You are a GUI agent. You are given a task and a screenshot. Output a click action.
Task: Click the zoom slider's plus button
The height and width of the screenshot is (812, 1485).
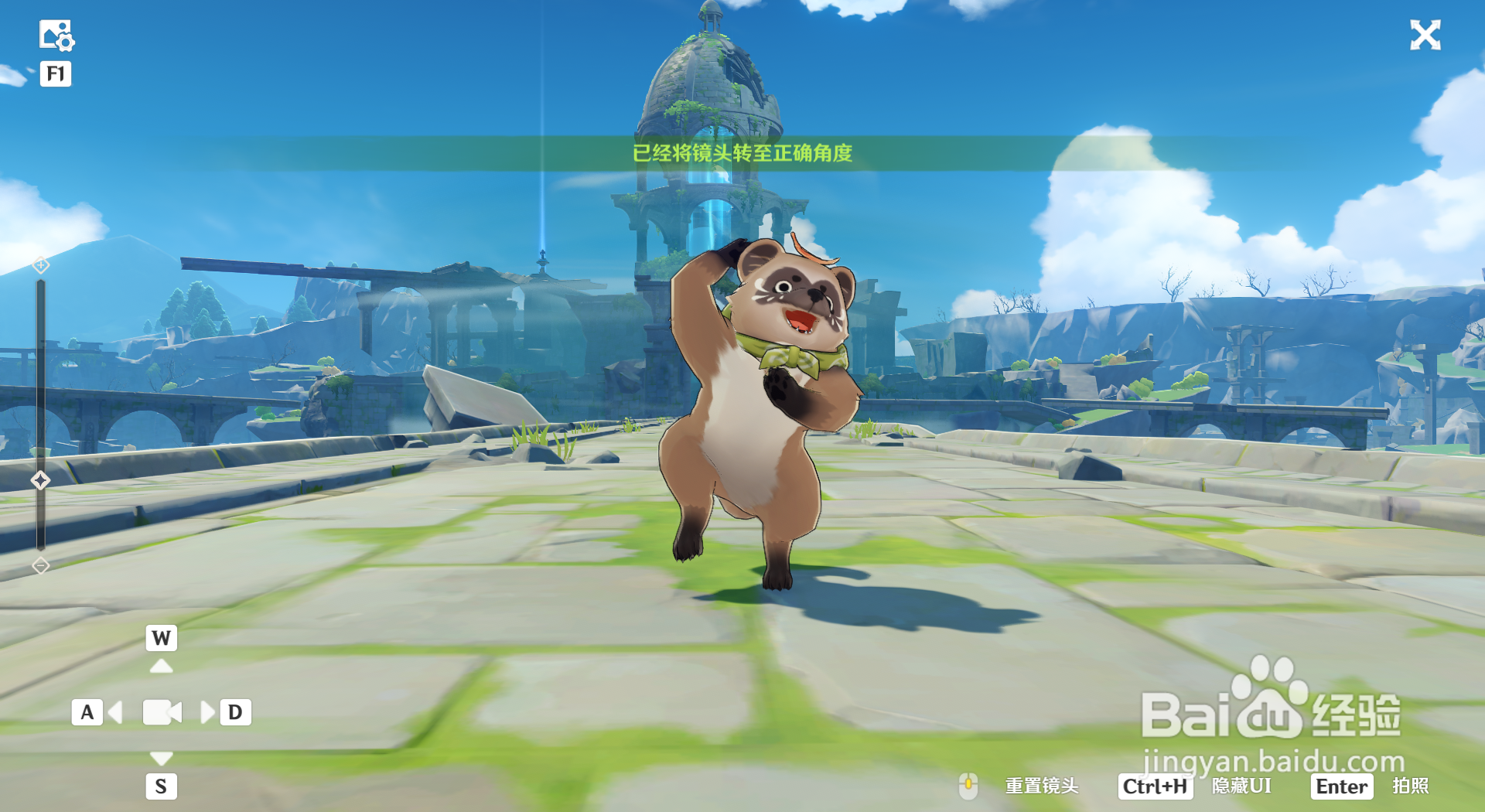click(41, 265)
